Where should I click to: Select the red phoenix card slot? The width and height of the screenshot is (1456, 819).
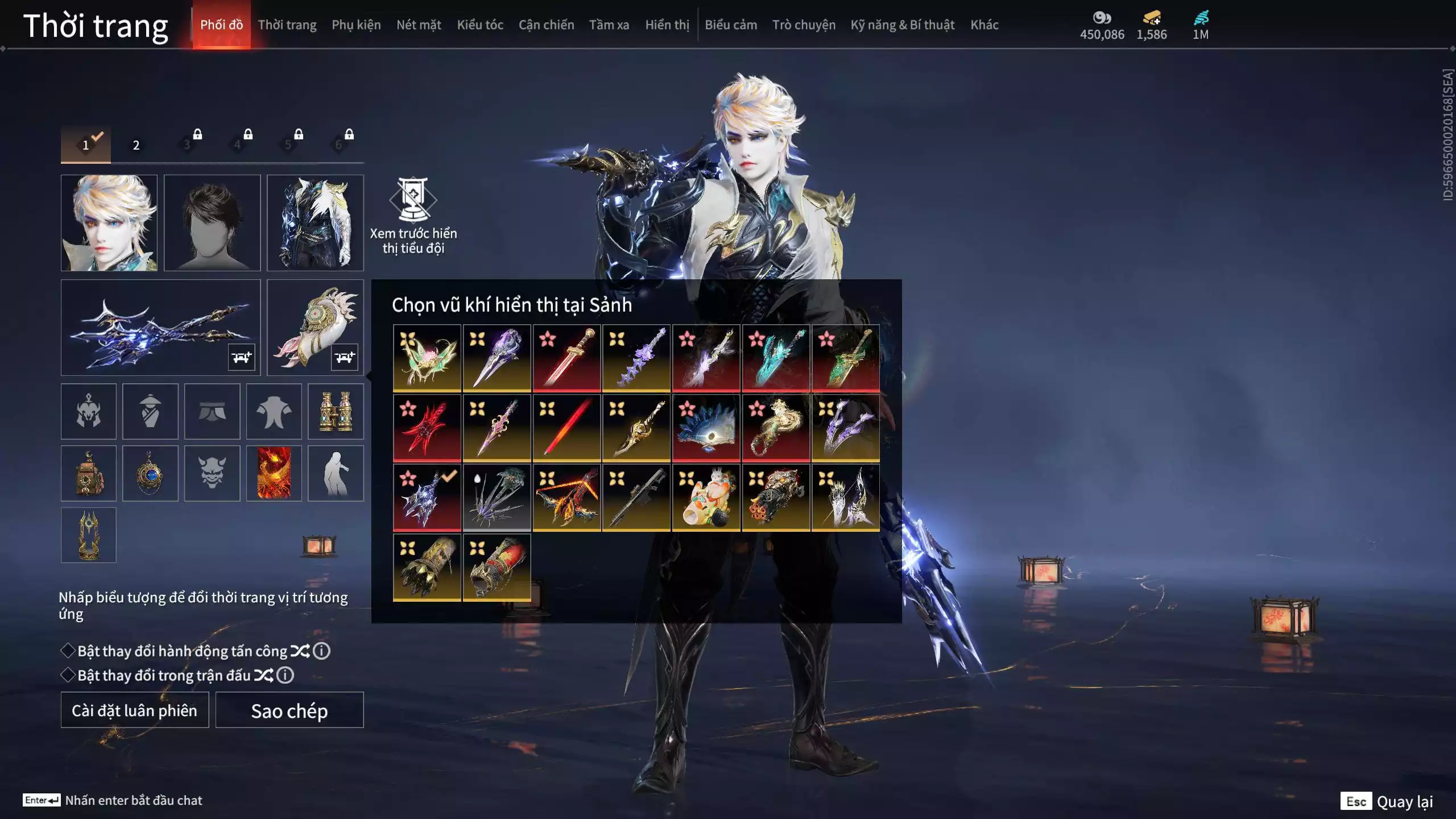(274, 473)
